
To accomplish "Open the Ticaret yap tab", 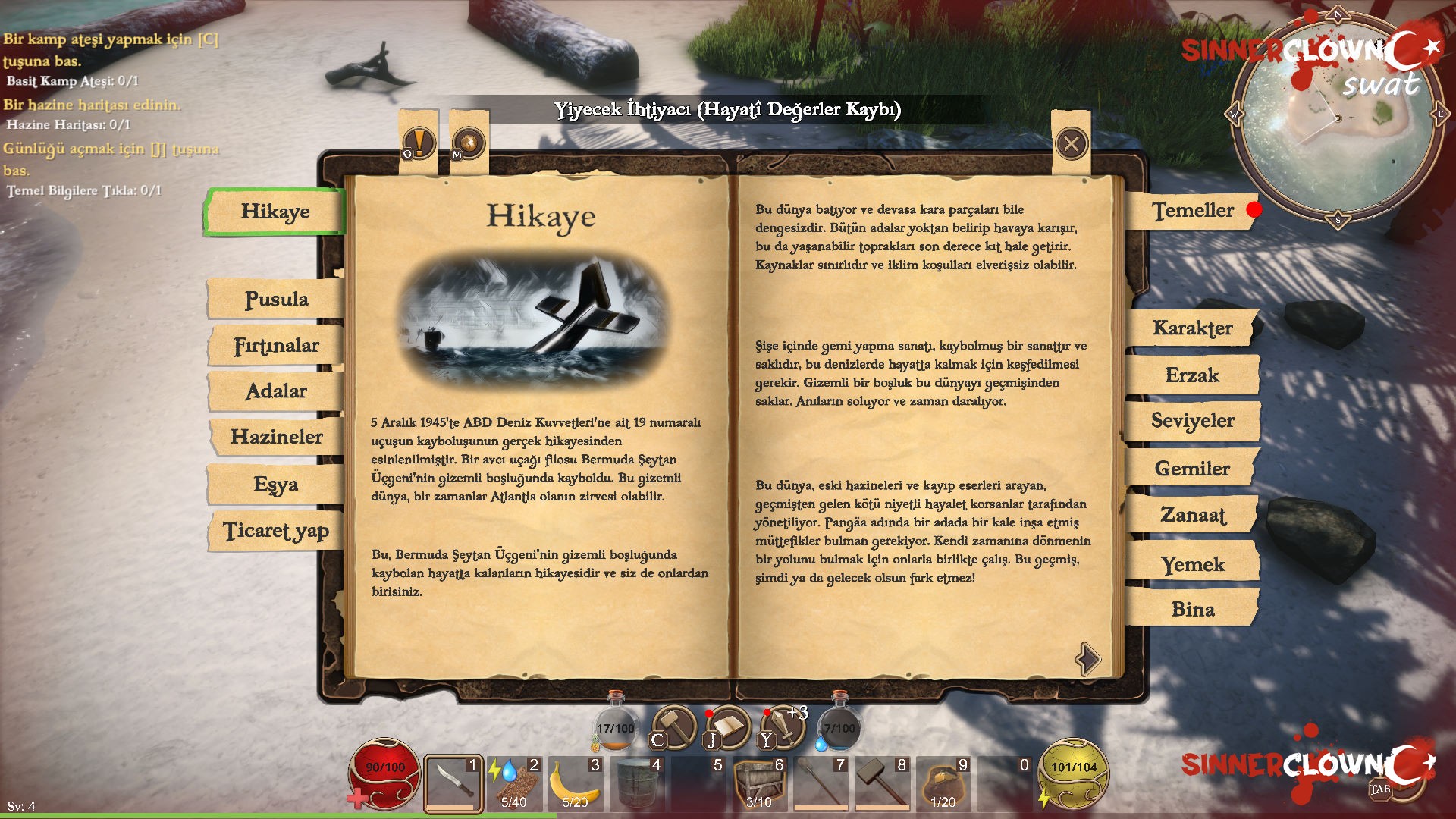I will [275, 531].
